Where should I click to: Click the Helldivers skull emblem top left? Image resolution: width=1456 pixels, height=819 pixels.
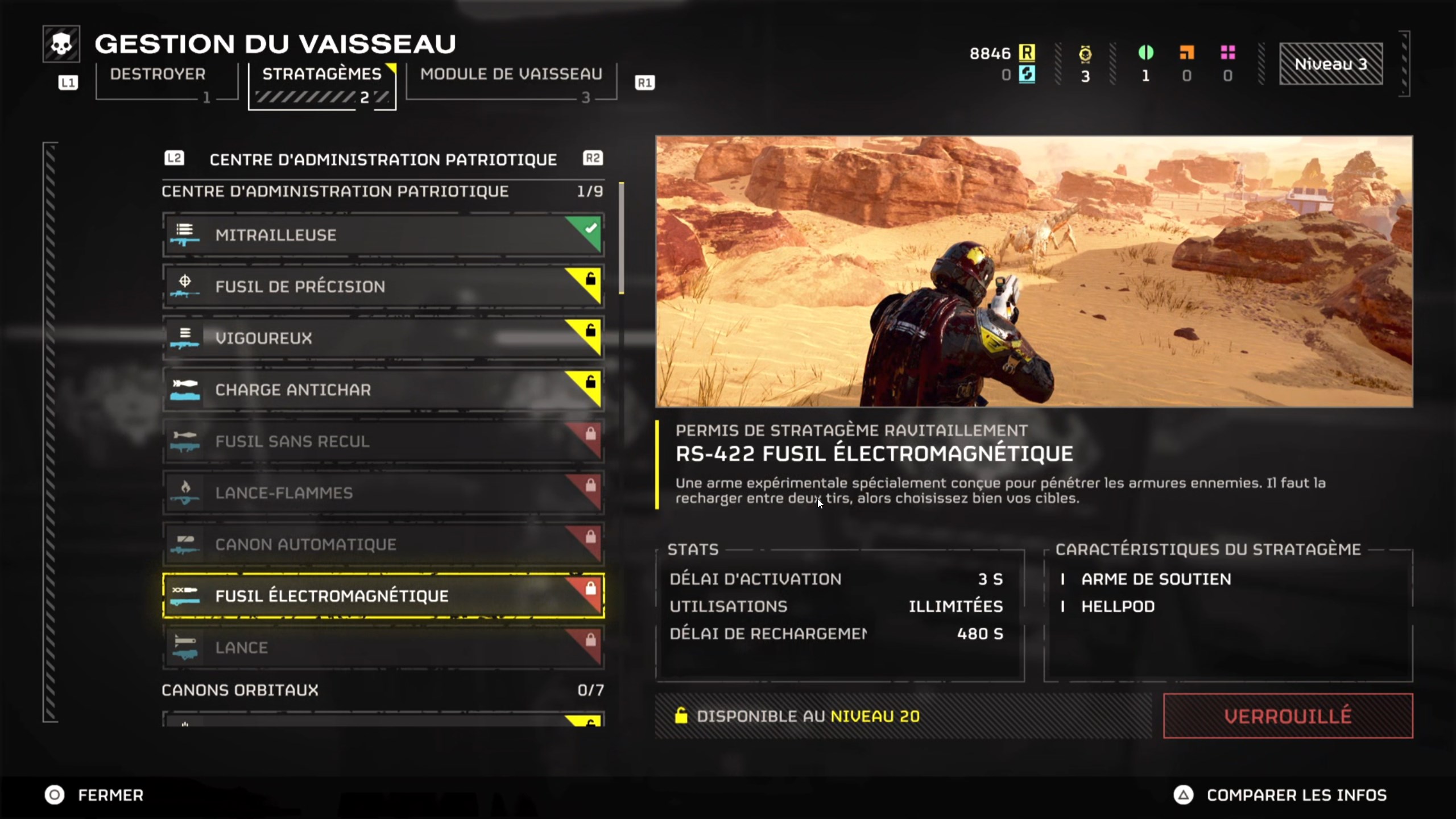pyautogui.click(x=61, y=43)
